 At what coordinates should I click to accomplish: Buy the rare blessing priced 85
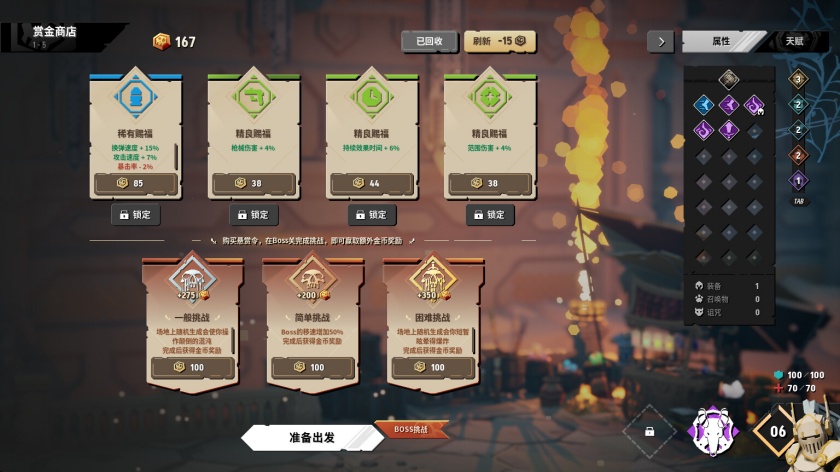[135, 184]
